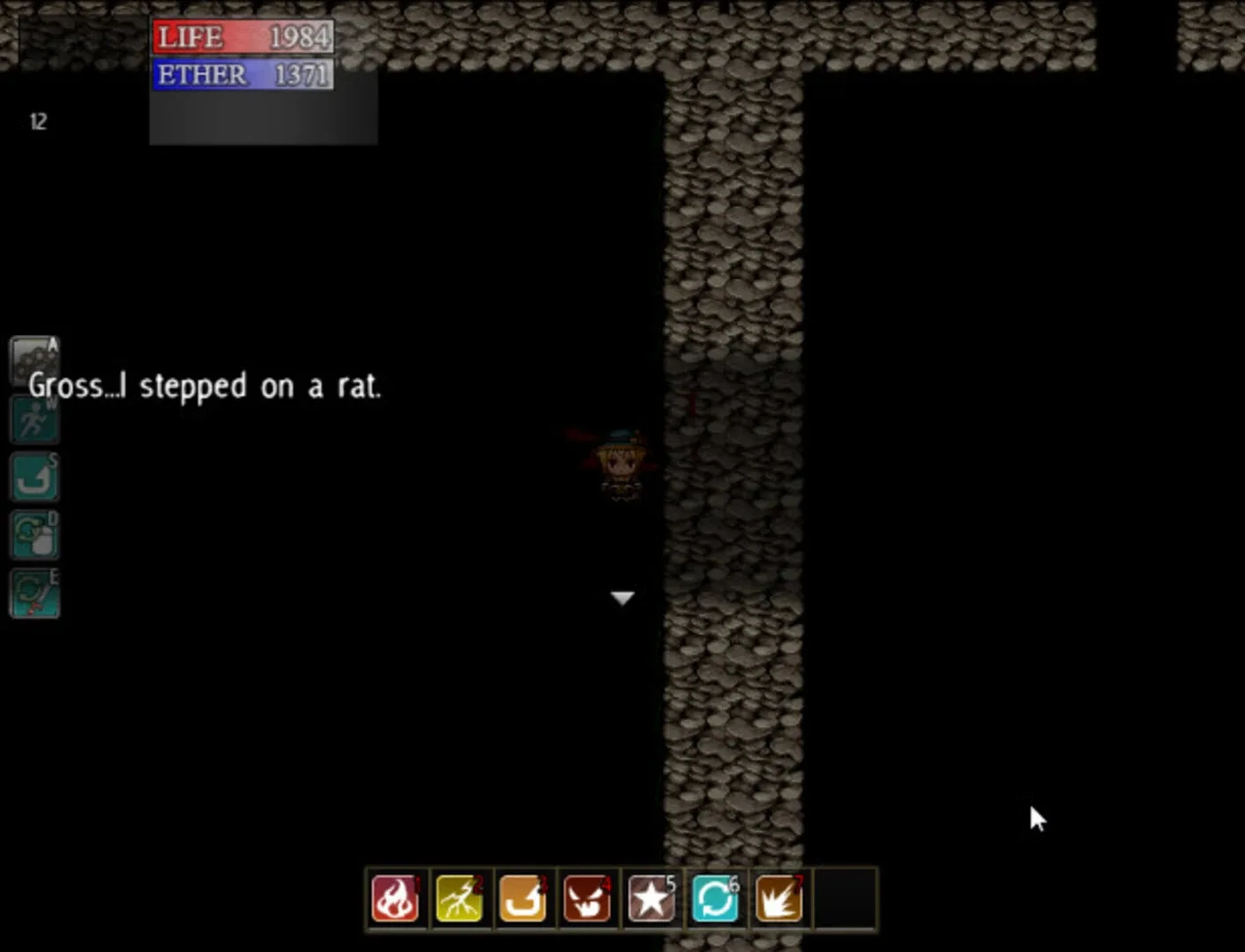
Task: Select the fire spell in hotbar slot 1
Action: tap(394, 898)
